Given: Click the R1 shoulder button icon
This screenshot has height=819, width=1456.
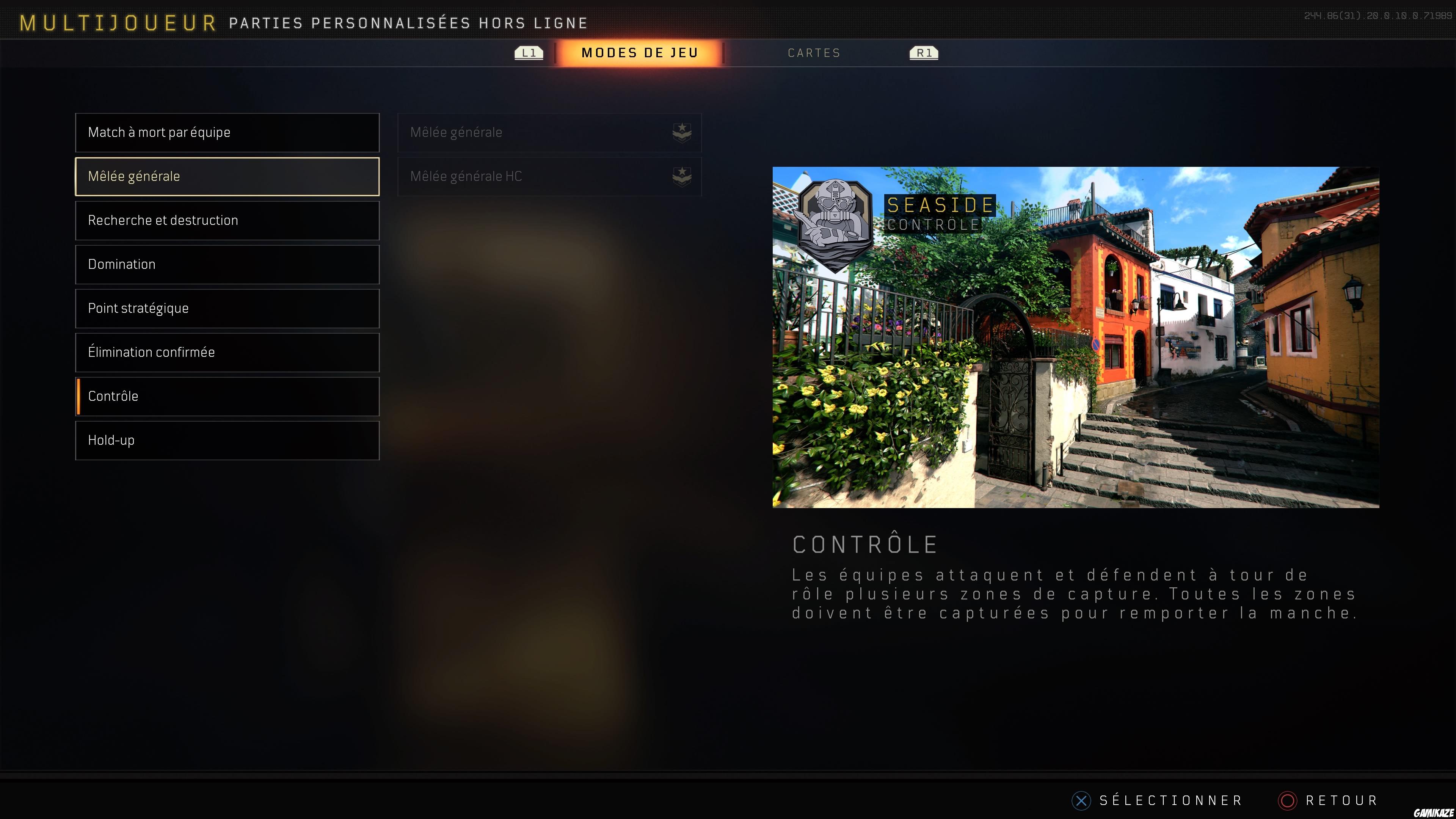Looking at the screenshot, I should point(924,53).
